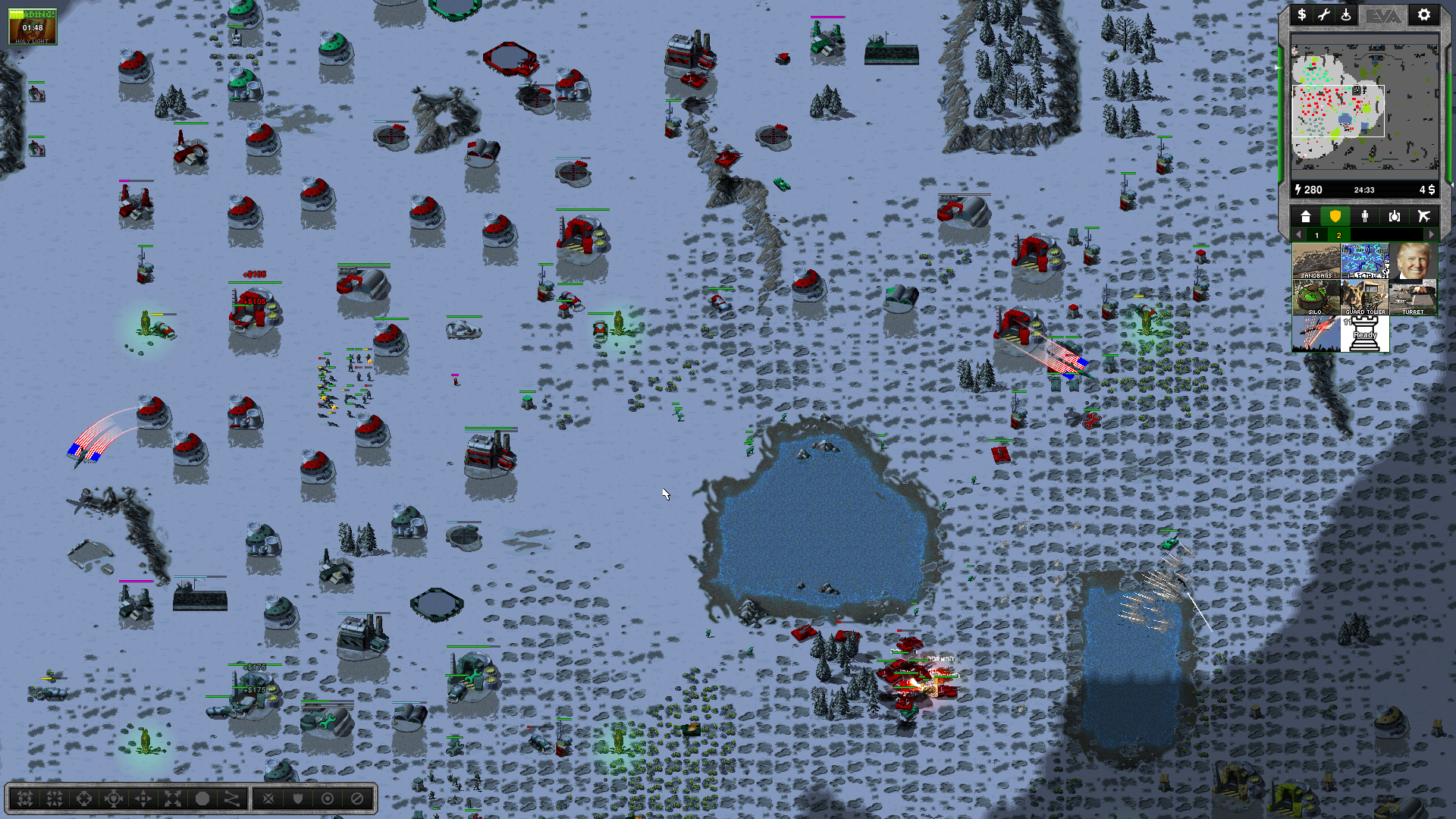
Task: Choose the Guard Tower build icon
Action: pyautogui.click(x=1364, y=297)
